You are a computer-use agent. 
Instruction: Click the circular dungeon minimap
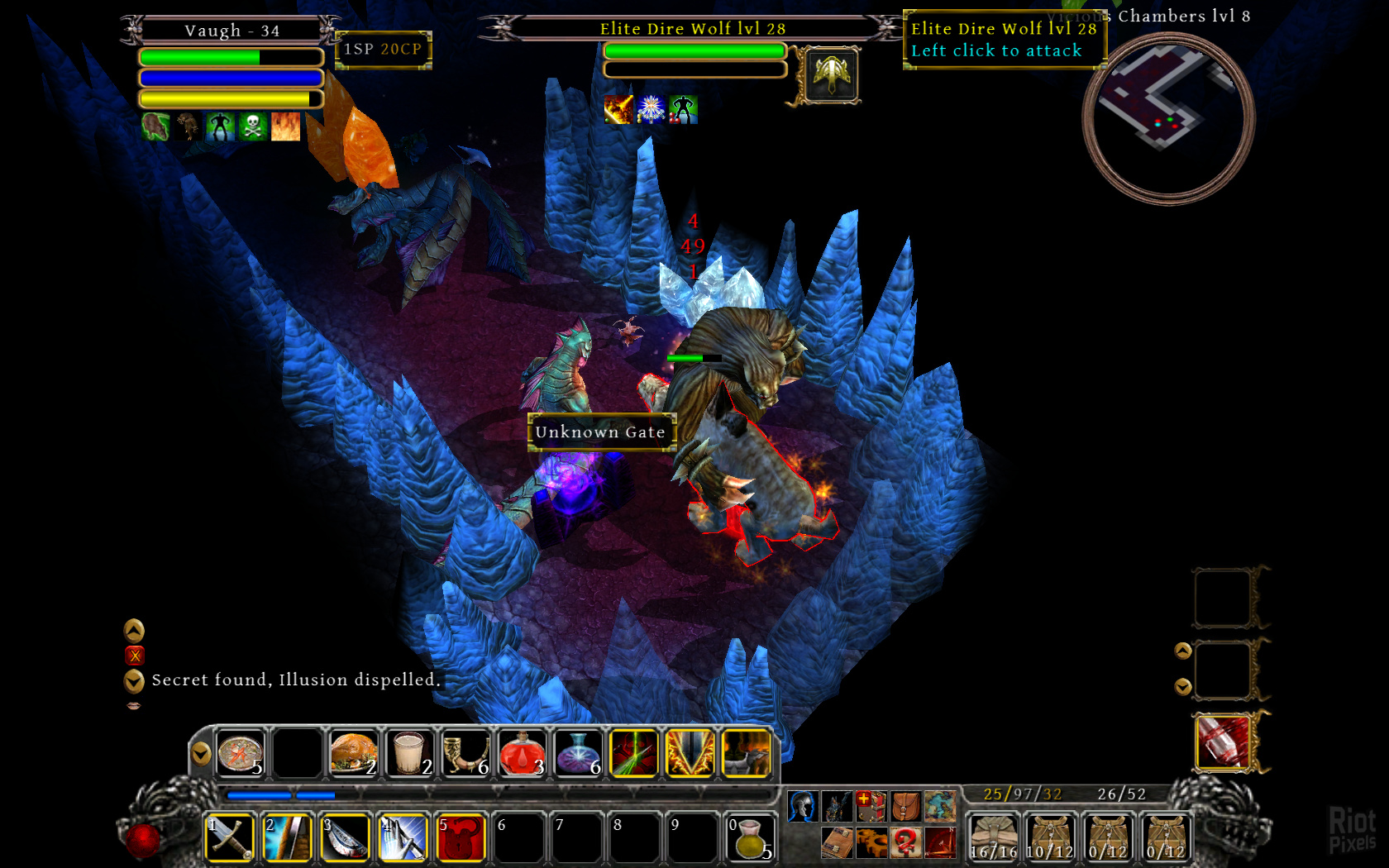click(1168, 118)
